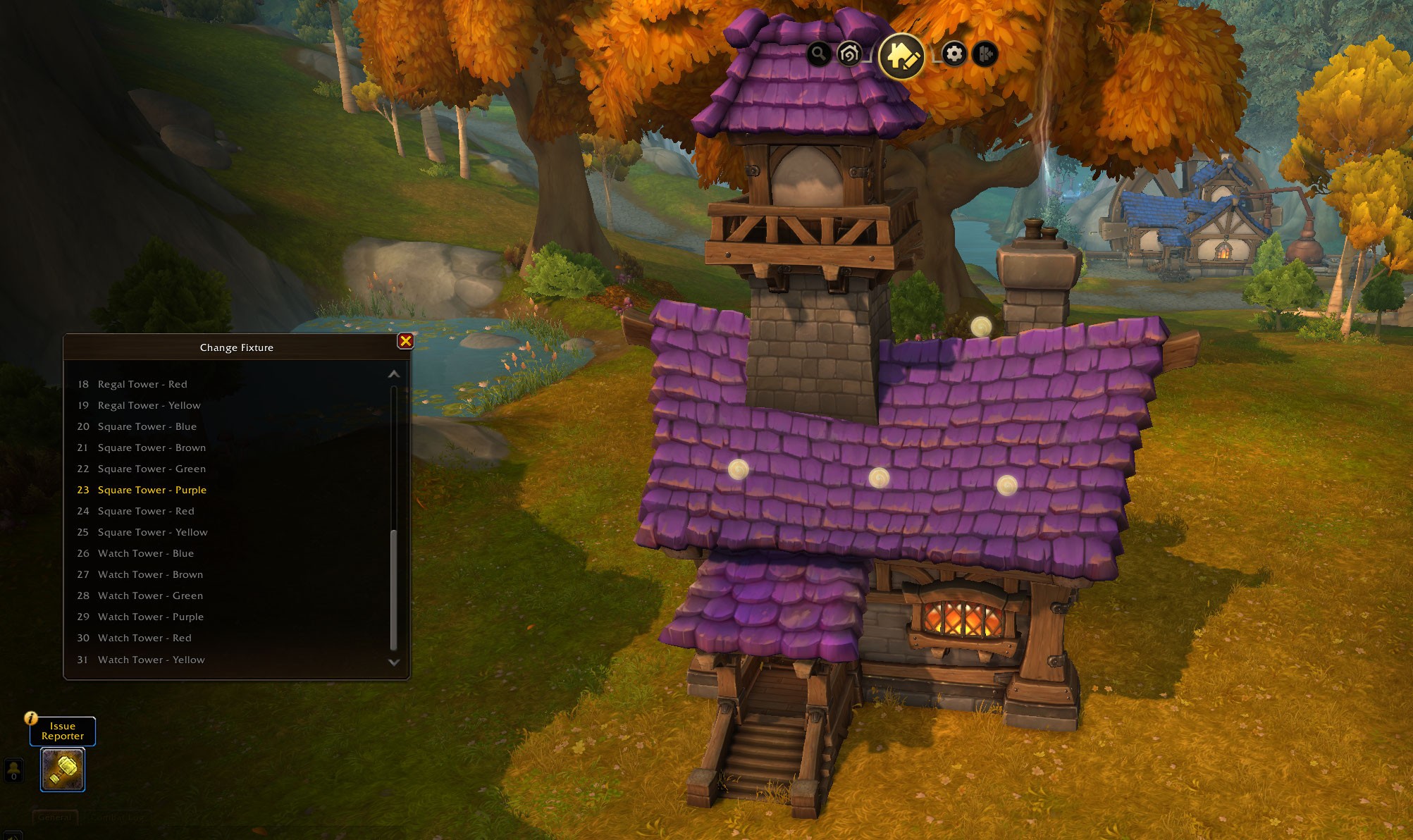The image size is (1413, 840).
Task: Choose Watch Tower - Green option
Action: (x=150, y=595)
